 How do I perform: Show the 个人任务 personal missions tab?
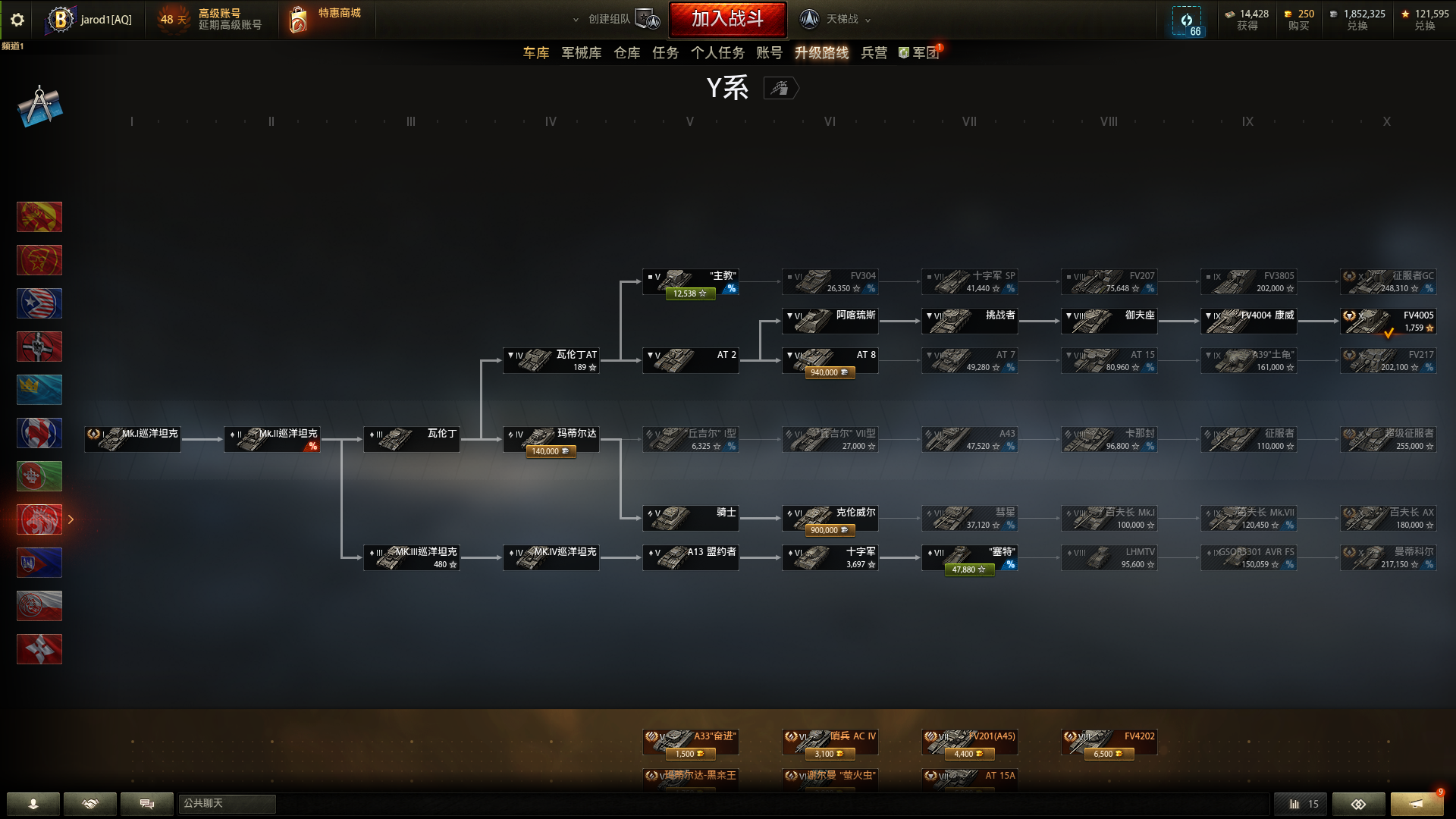(717, 53)
